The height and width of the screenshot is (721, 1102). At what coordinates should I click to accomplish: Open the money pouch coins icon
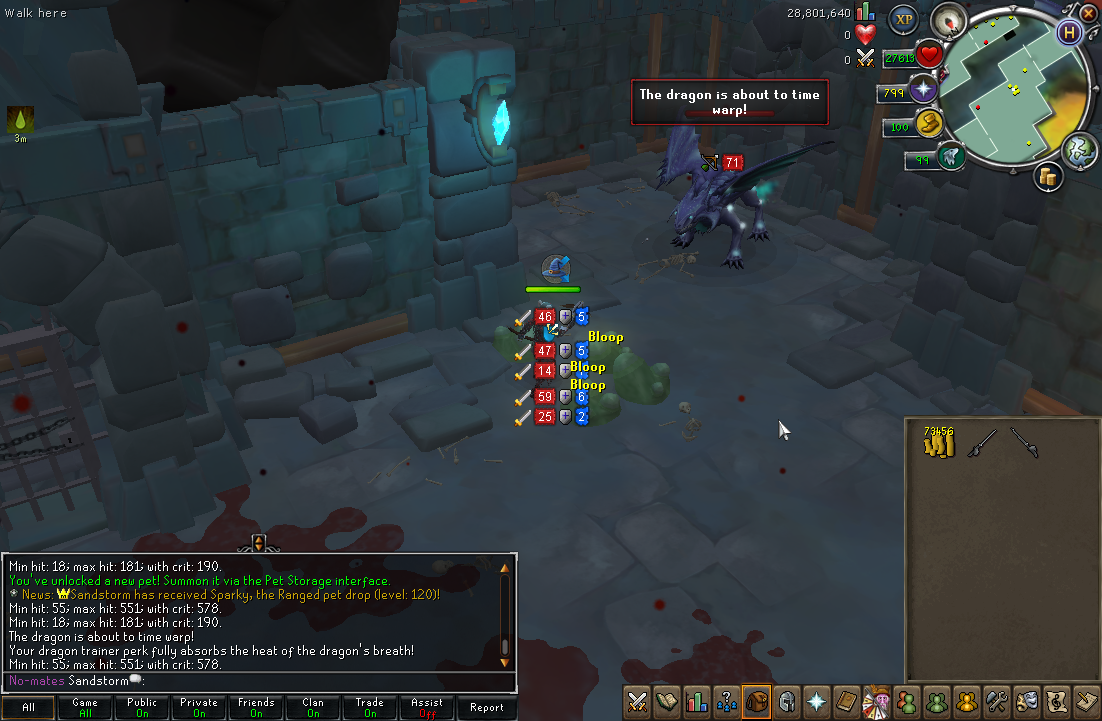[1047, 177]
